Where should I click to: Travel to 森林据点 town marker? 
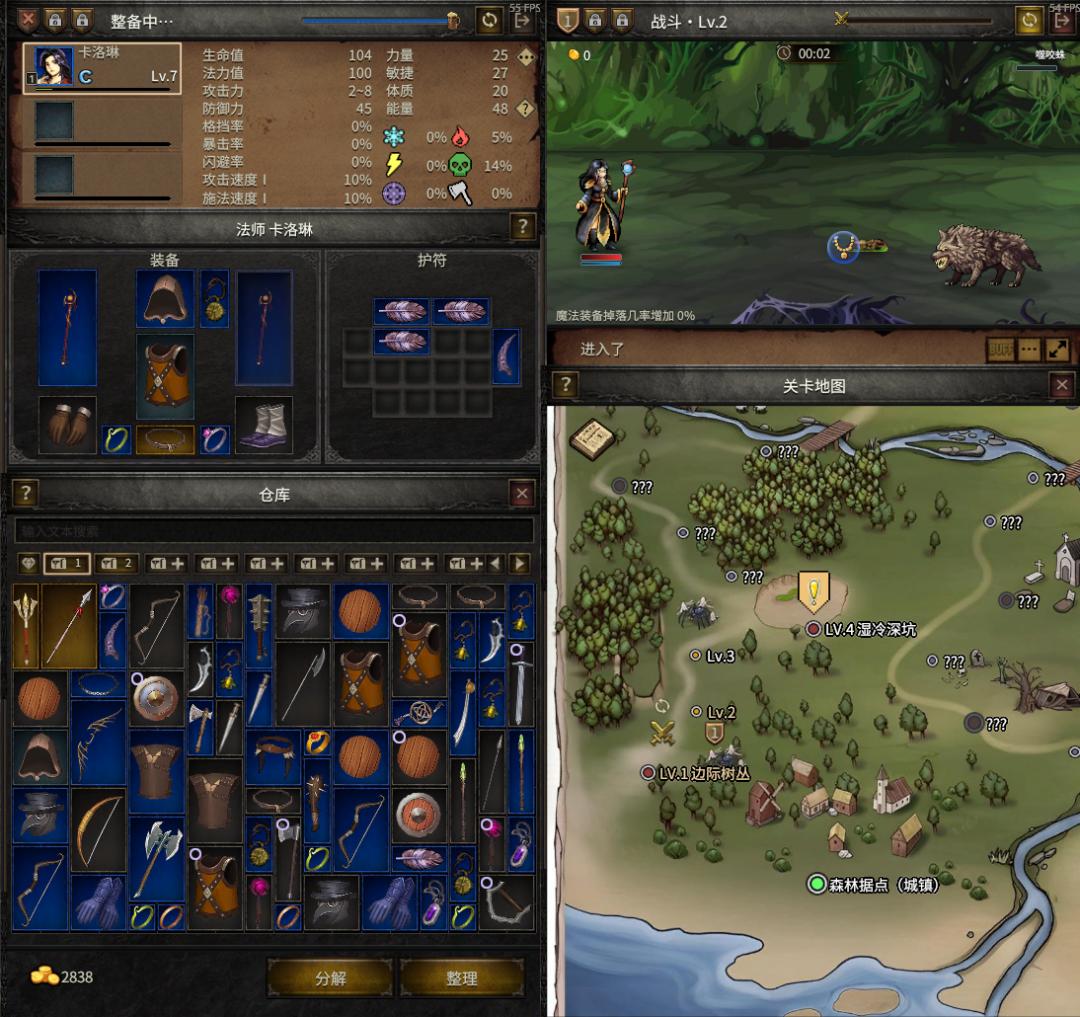tap(817, 884)
